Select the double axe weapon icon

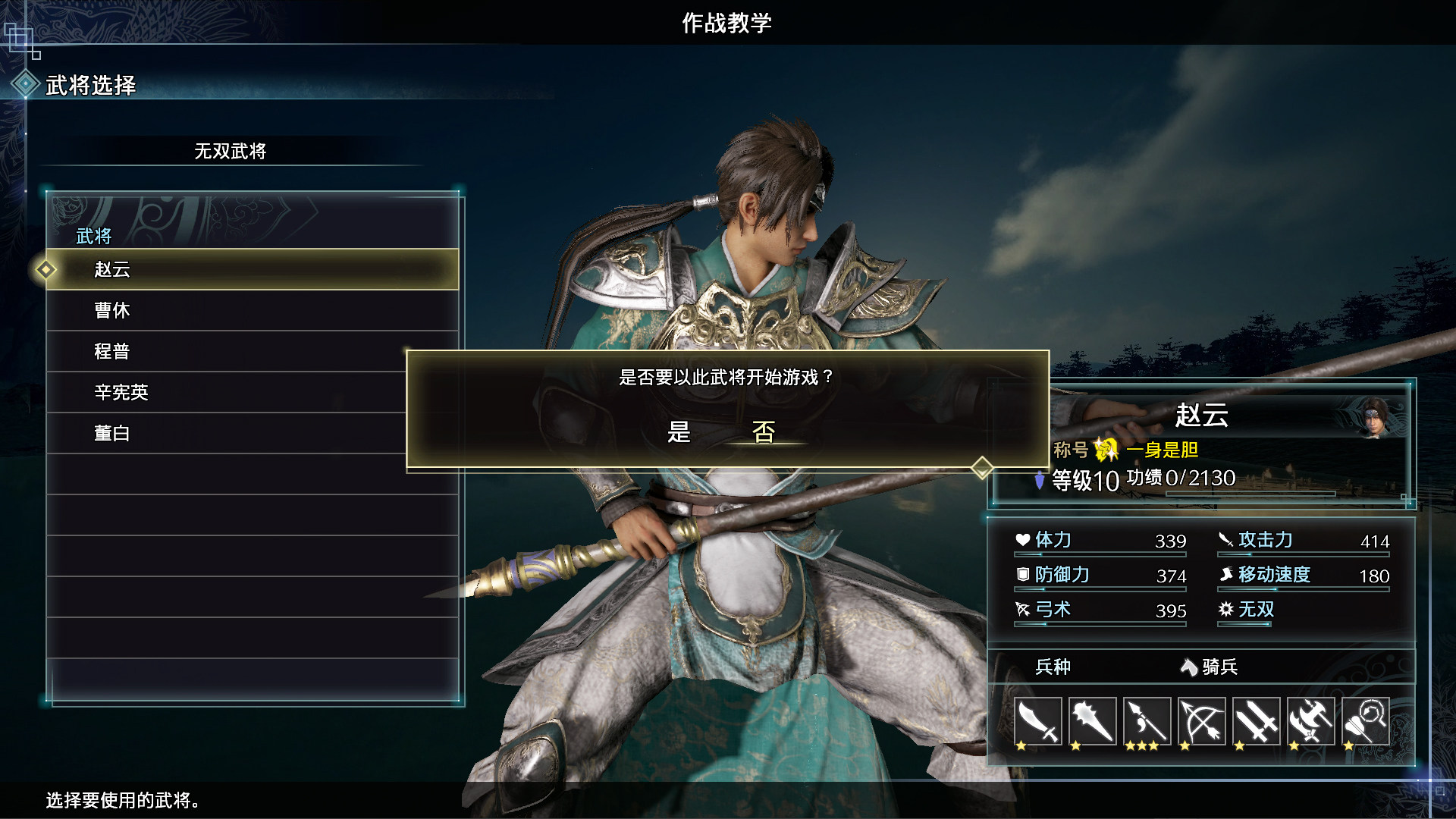coord(1310,721)
